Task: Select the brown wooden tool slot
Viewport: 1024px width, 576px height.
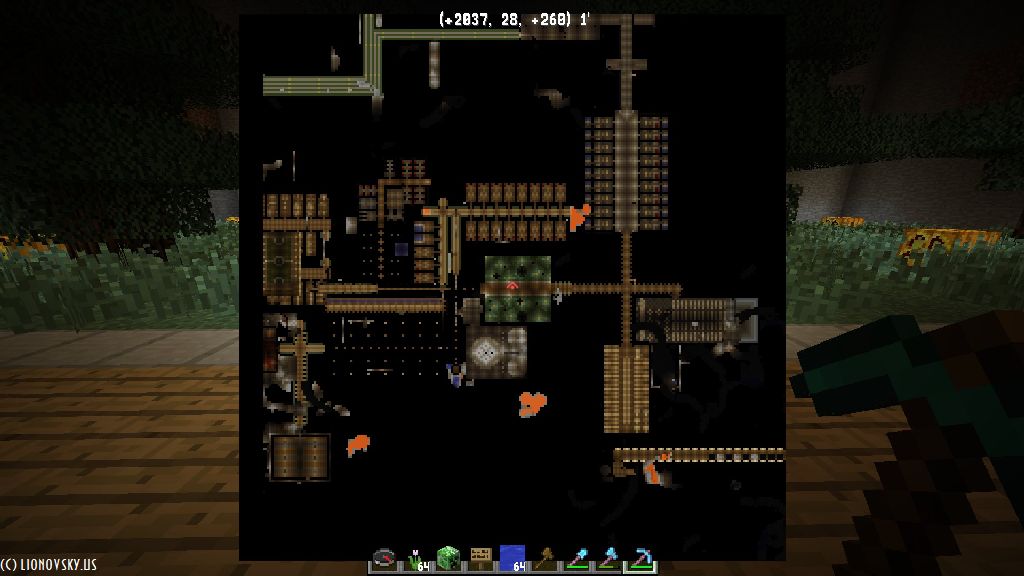Action: (x=544, y=558)
